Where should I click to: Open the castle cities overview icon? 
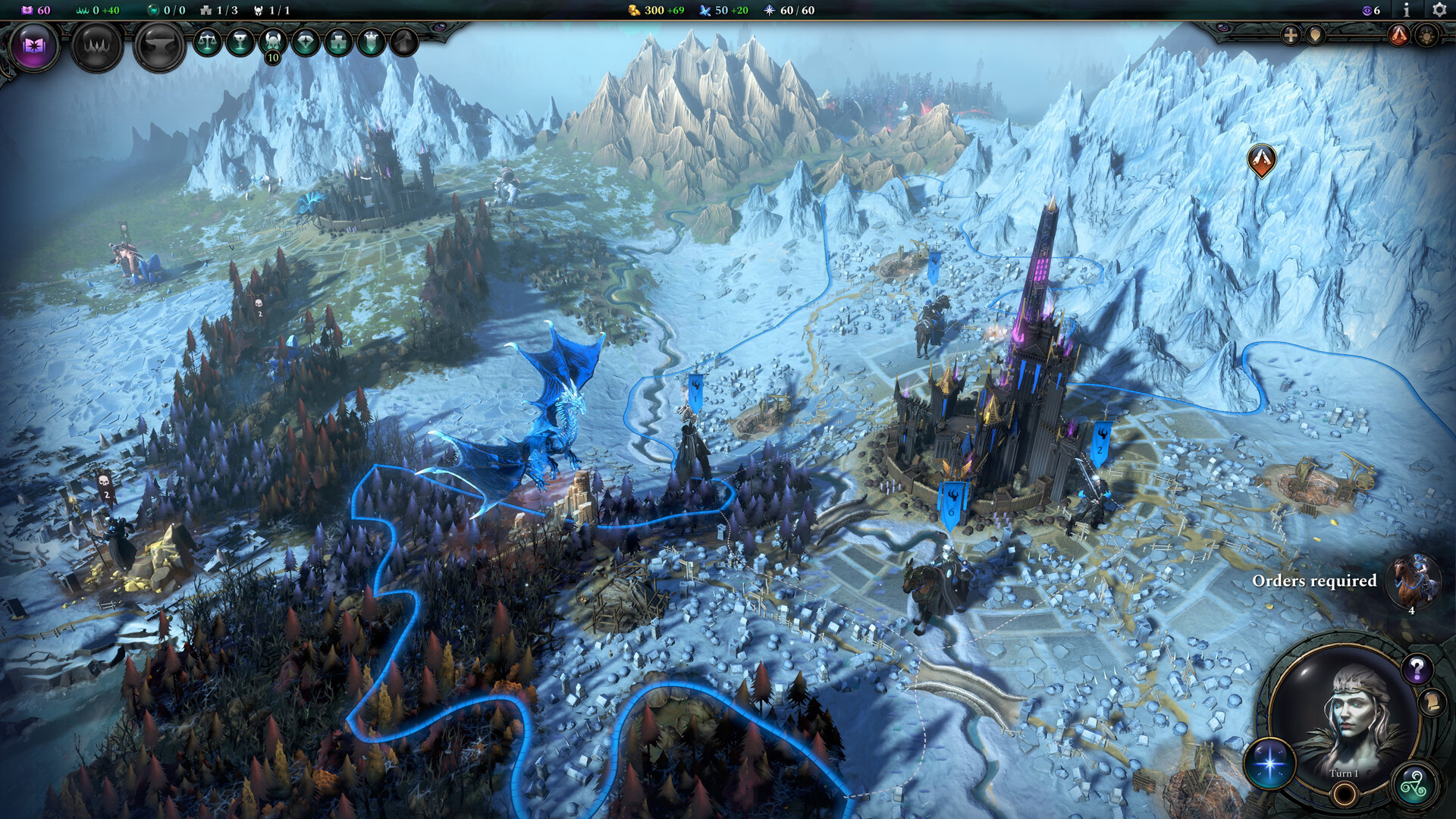[338, 42]
